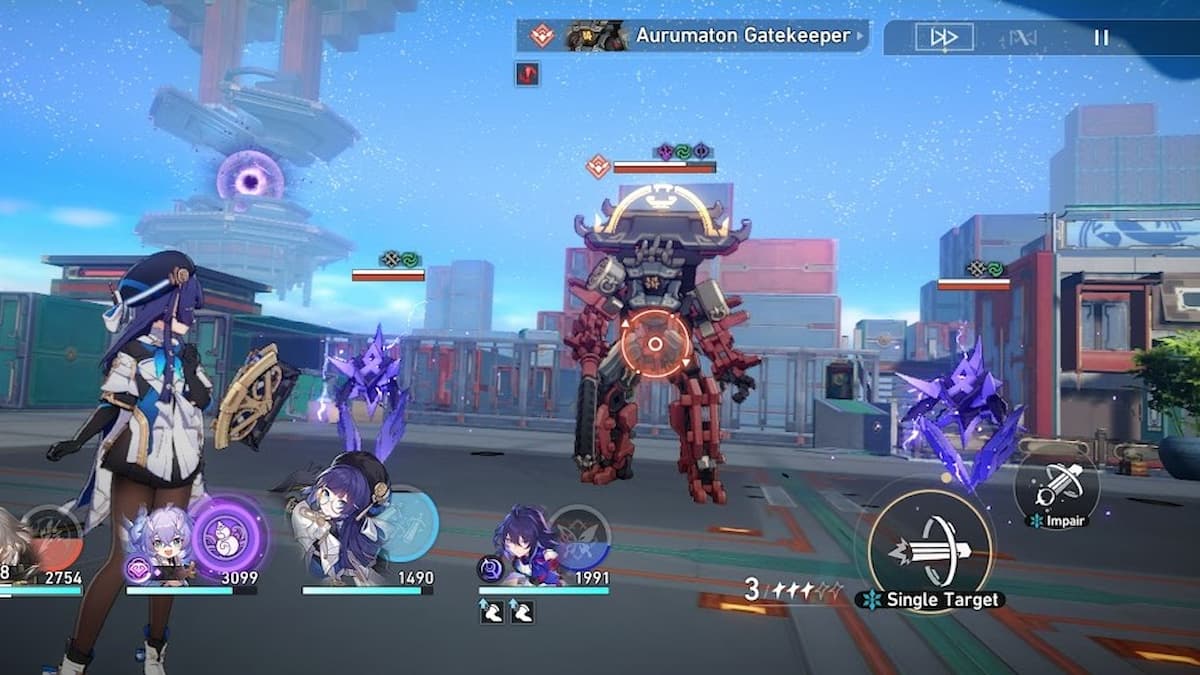Activate the light-blue character ultimate icon

[407, 525]
